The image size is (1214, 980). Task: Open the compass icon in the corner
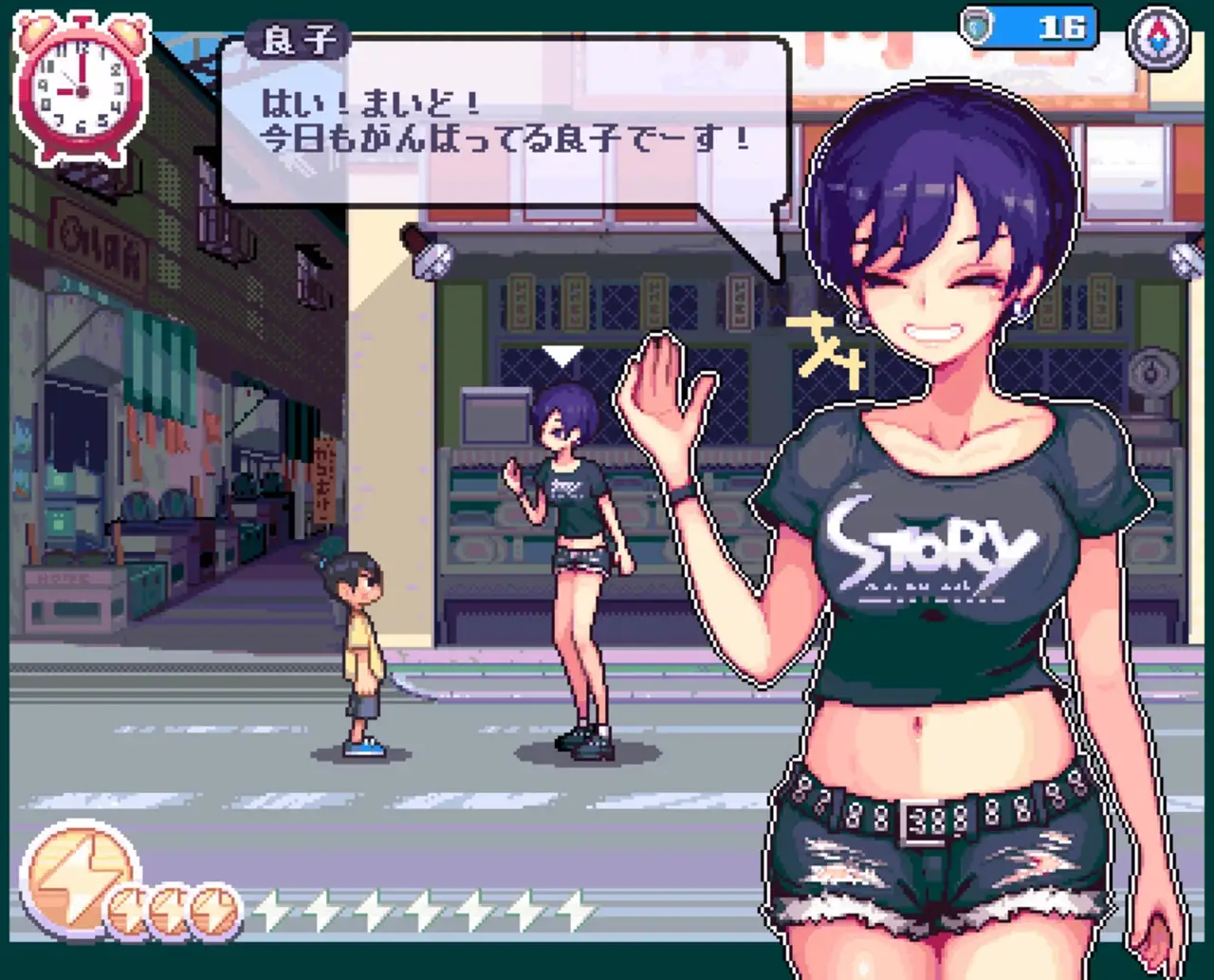tap(1158, 36)
